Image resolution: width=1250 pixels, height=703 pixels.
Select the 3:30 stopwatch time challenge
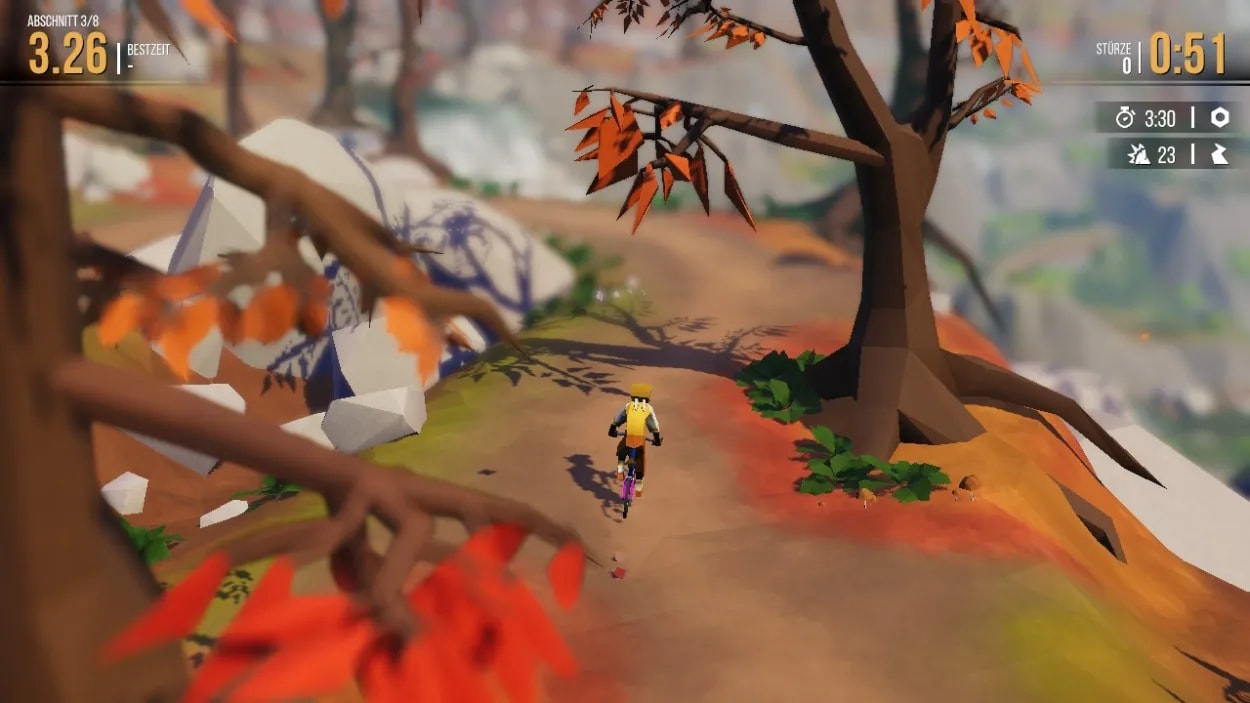point(1148,118)
